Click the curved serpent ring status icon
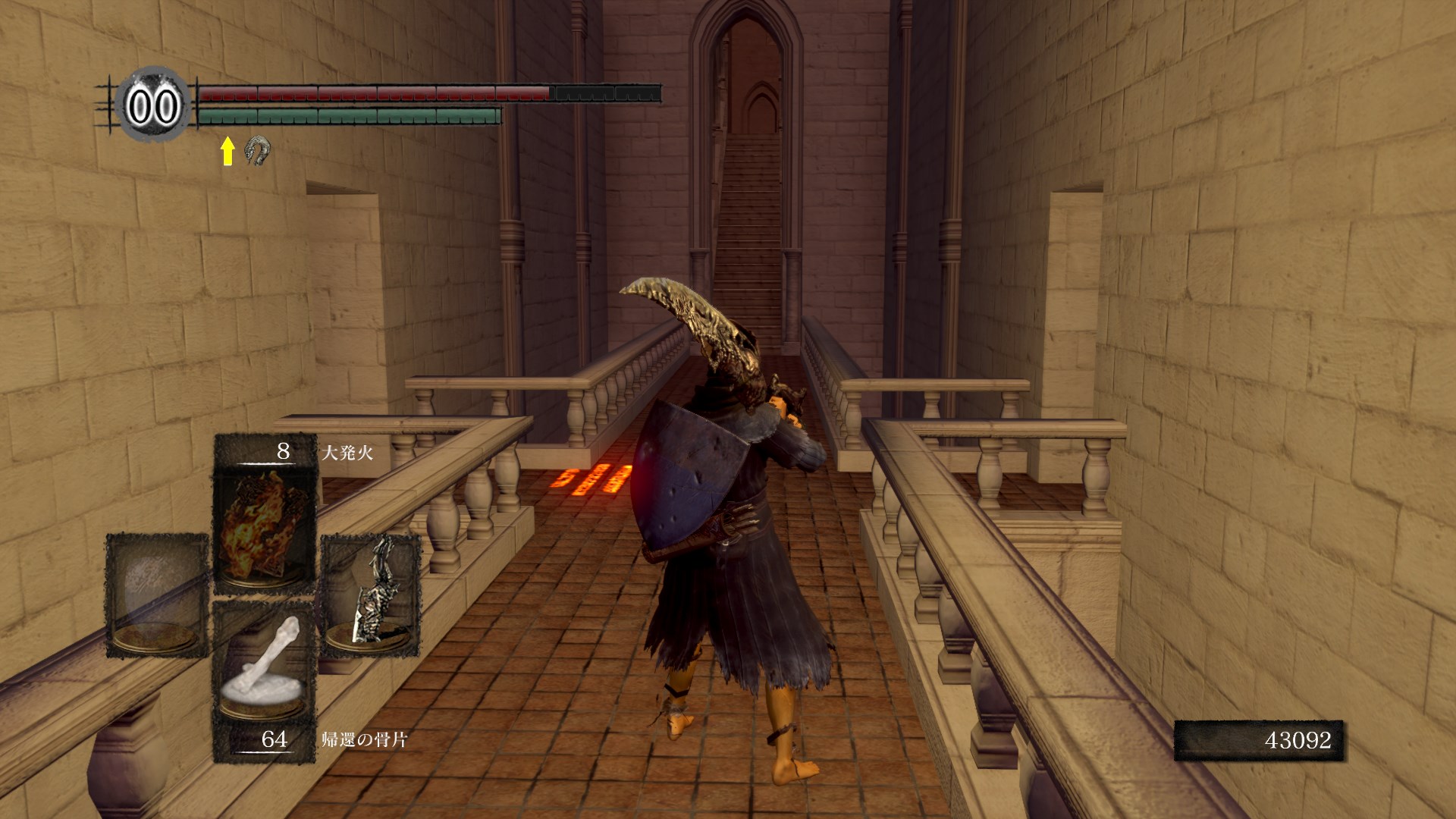The height and width of the screenshot is (819, 1456). [258, 150]
